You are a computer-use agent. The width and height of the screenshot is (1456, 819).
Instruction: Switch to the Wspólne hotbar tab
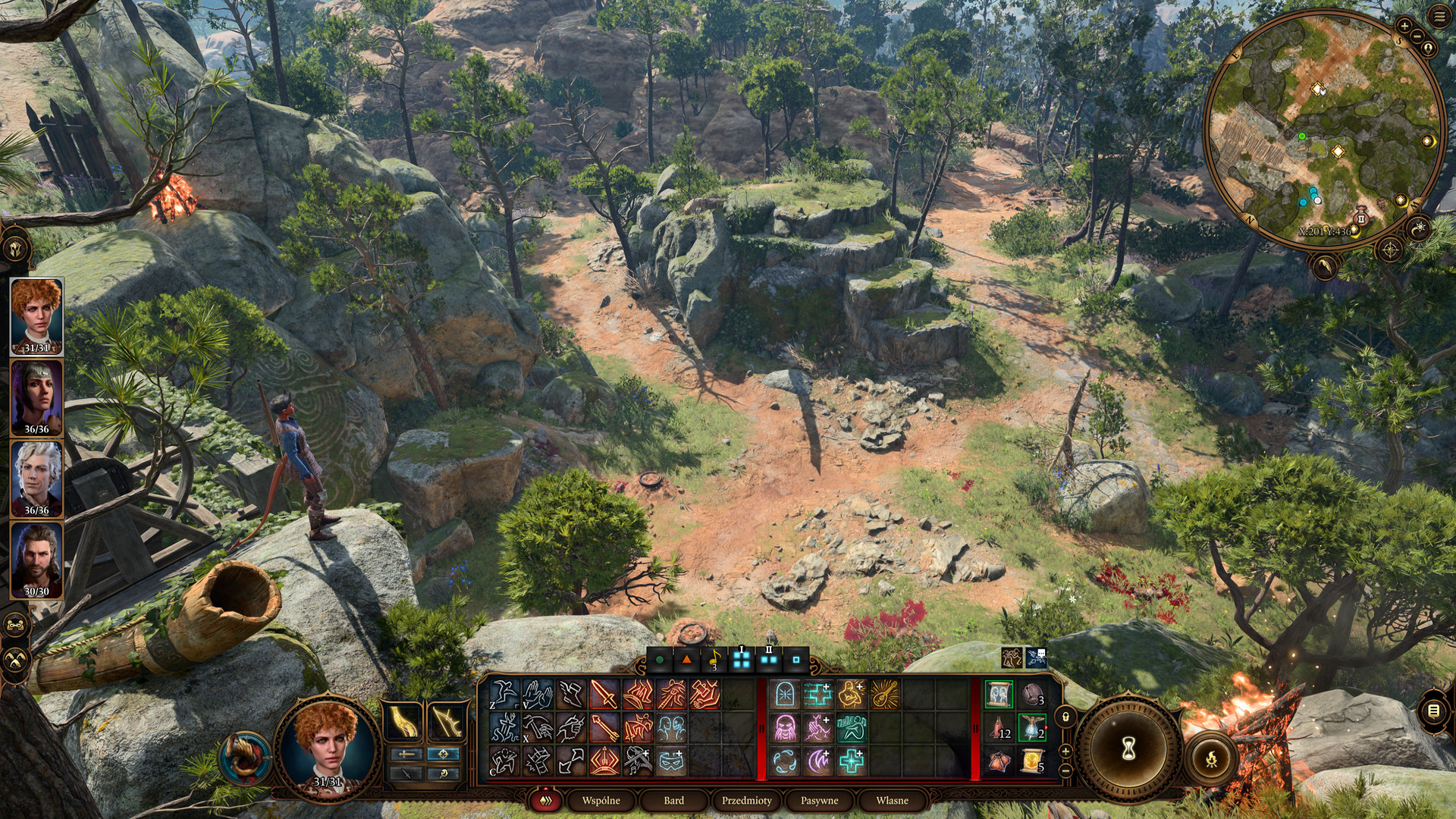click(601, 800)
